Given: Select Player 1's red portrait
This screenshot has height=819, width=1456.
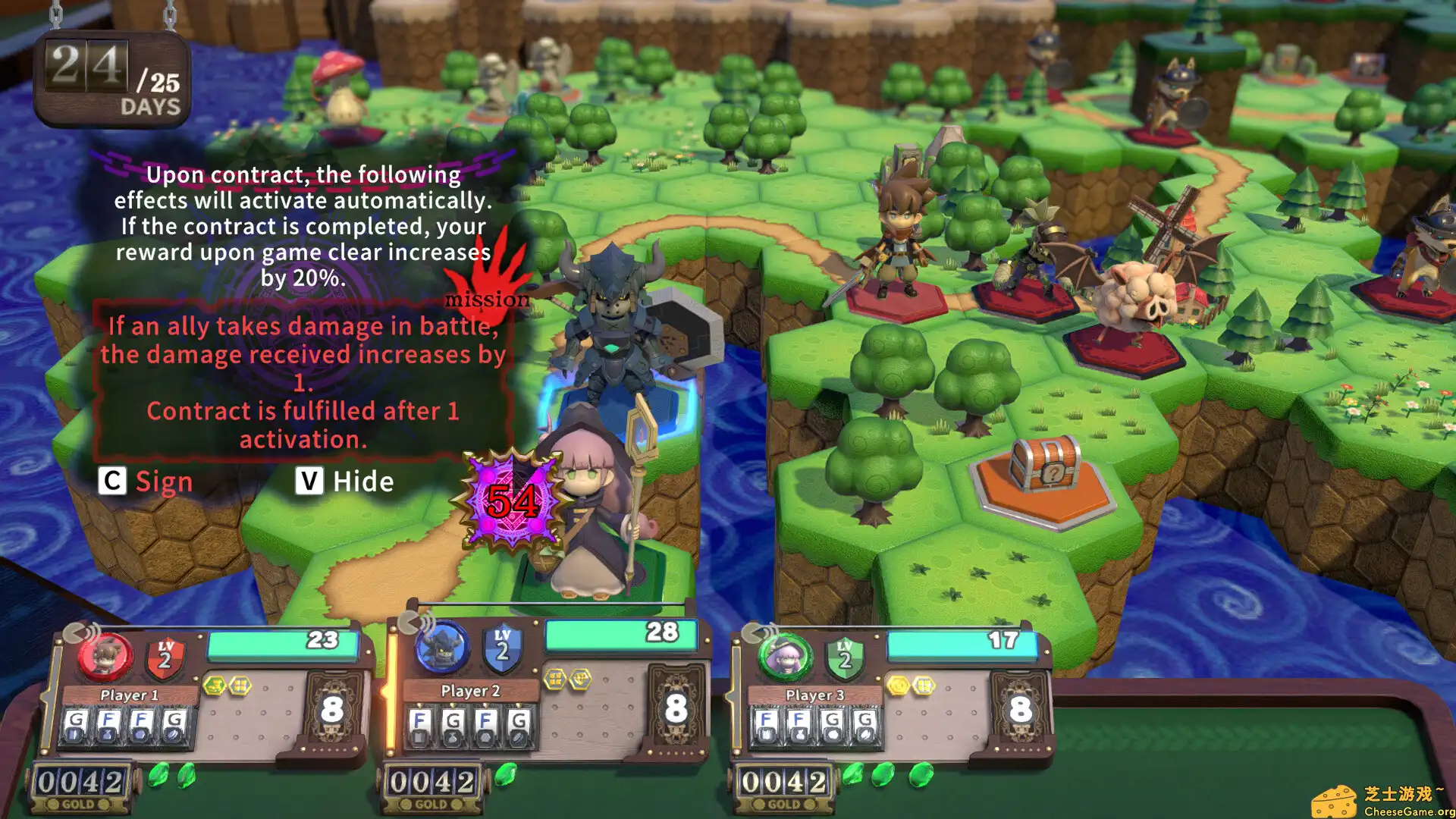Looking at the screenshot, I should tap(105, 657).
